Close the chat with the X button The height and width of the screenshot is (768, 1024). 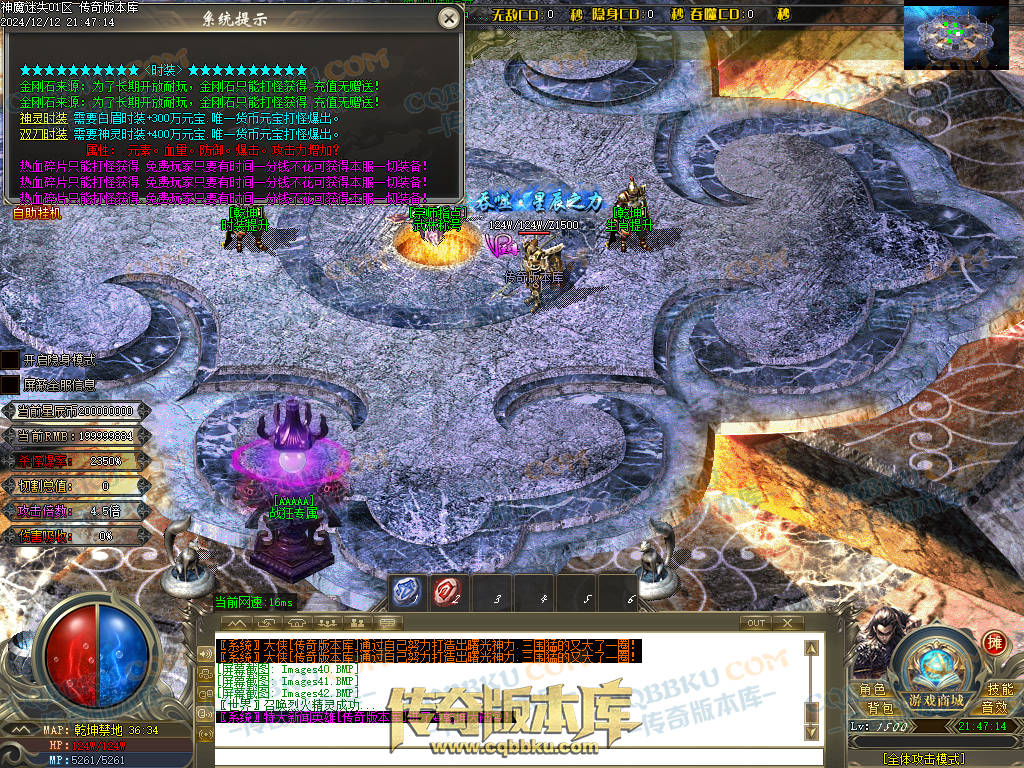click(x=788, y=623)
